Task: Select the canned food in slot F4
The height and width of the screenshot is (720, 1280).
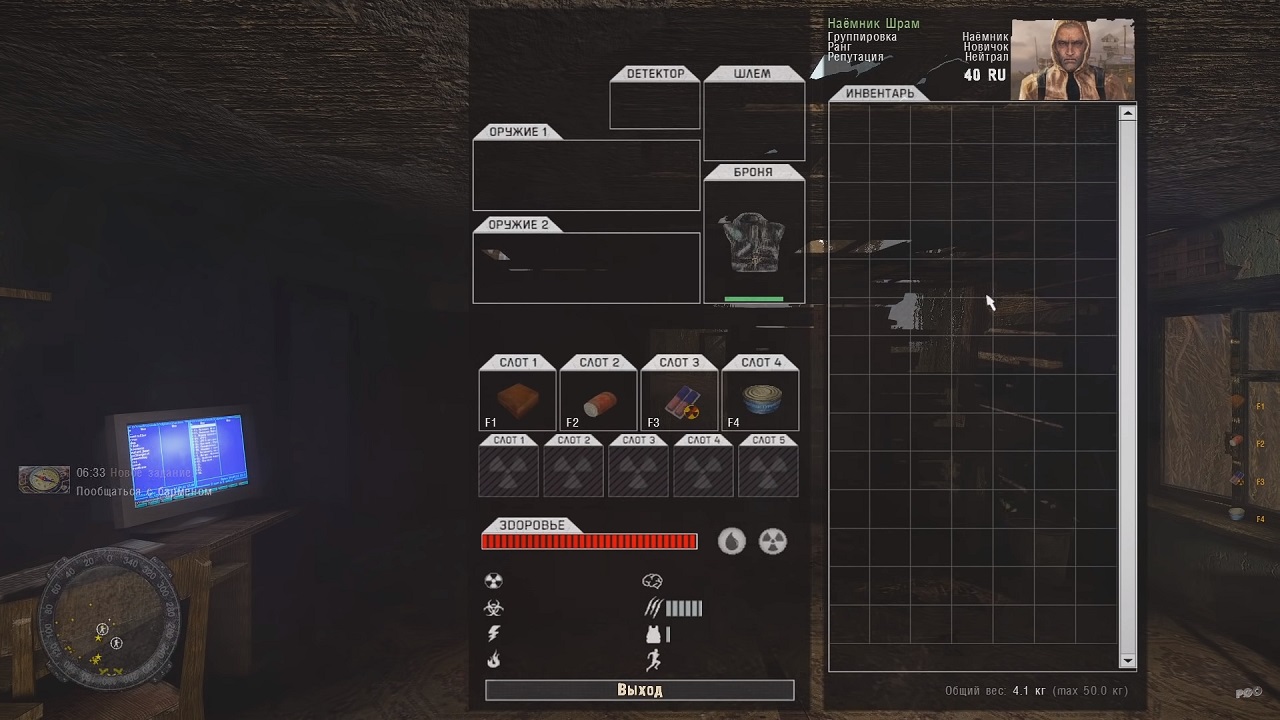Action: 760,401
